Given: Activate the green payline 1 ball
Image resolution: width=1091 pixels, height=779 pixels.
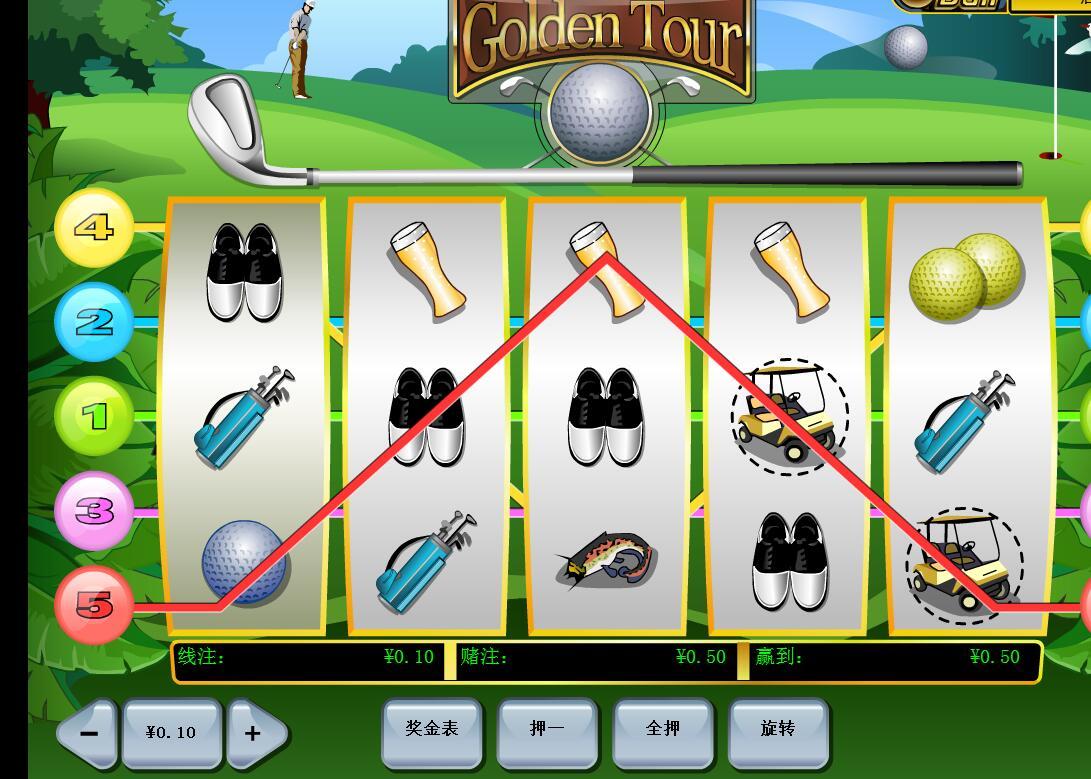Looking at the screenshot, I should (x=94, y=416).
